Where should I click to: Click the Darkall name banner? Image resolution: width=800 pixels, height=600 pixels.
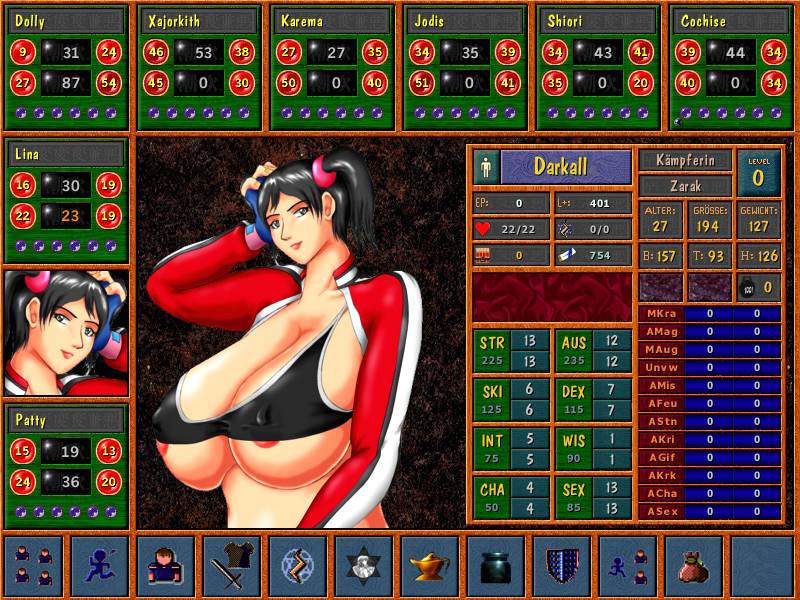(x=566, y=166)
